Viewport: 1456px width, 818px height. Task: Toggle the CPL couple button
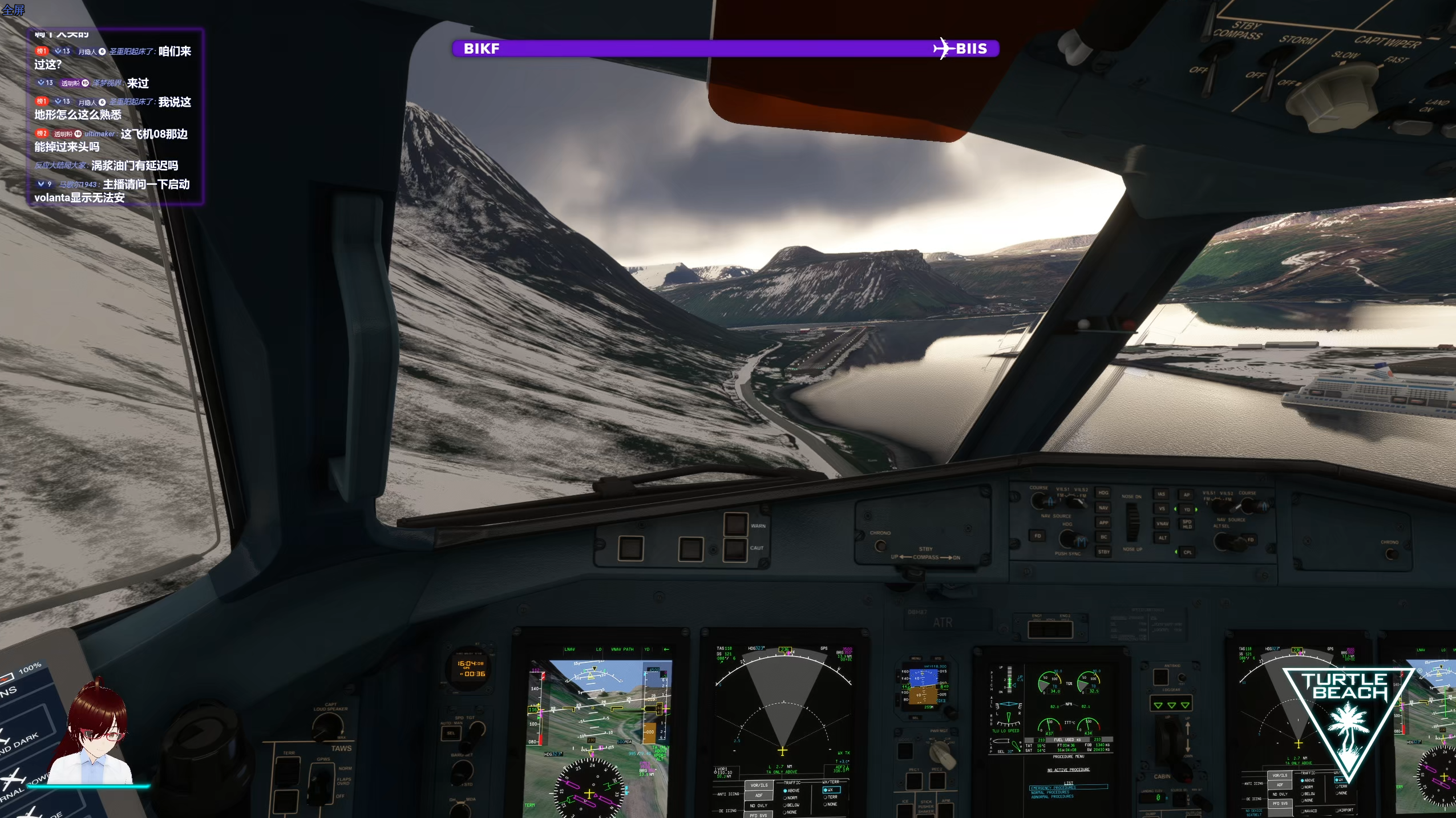pos(1187,552)
